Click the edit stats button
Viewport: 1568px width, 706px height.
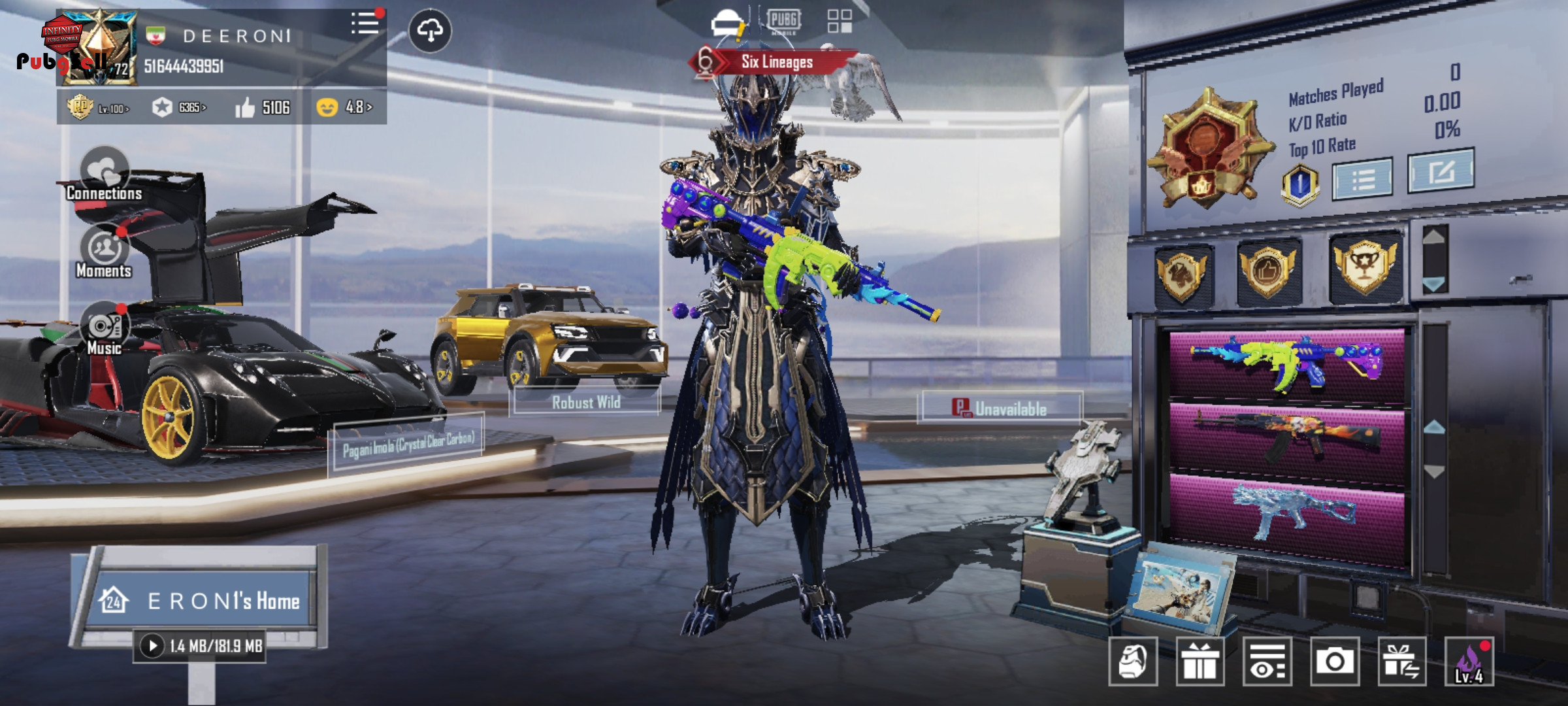(1440, 171)
